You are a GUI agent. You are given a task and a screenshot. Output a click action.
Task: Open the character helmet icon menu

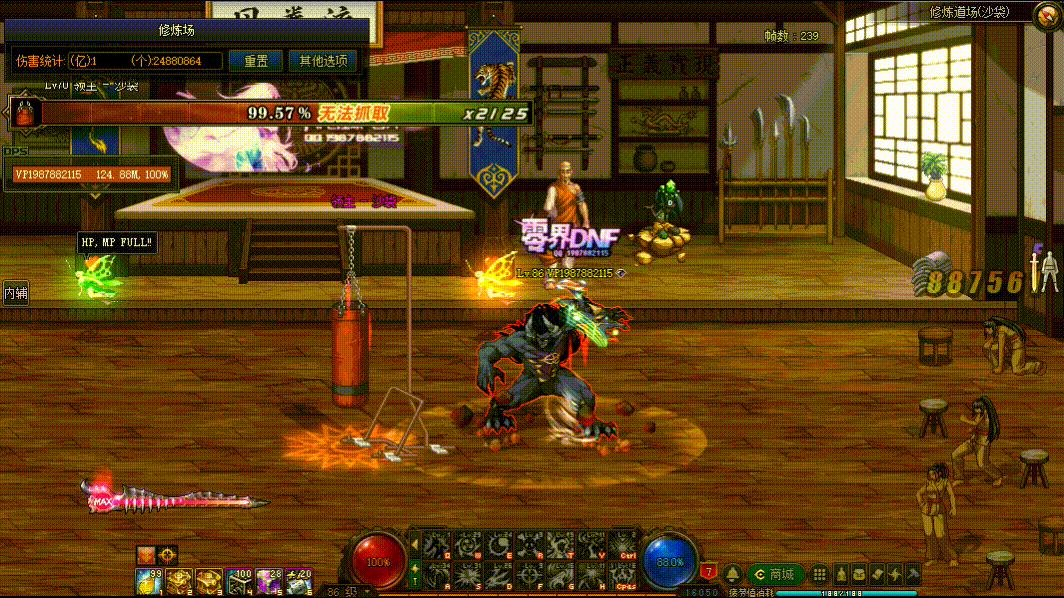click(x=840, y=574)
